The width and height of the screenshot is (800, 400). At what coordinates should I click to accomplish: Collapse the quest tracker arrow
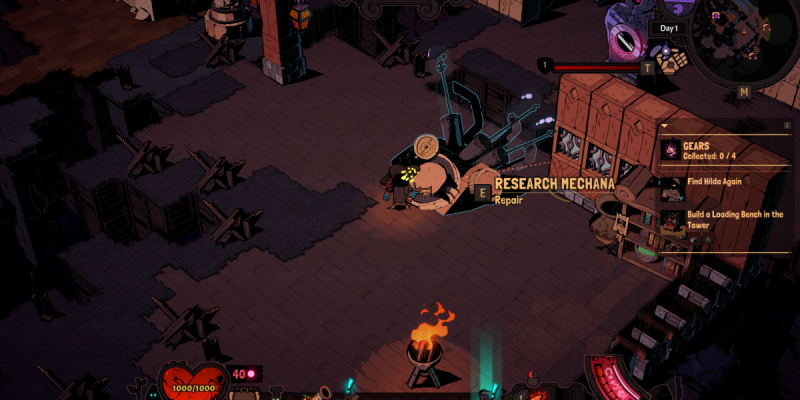click(x=663, y=126)
